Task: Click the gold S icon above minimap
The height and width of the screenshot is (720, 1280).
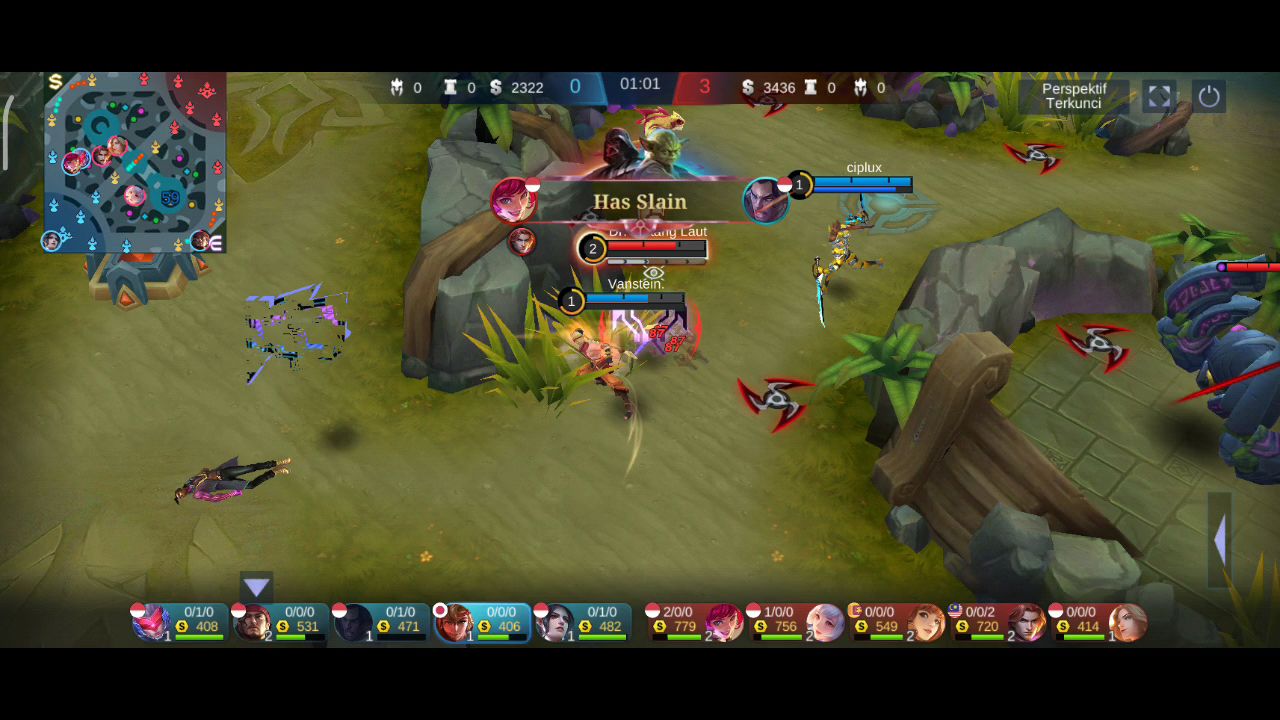Action: 55,82
